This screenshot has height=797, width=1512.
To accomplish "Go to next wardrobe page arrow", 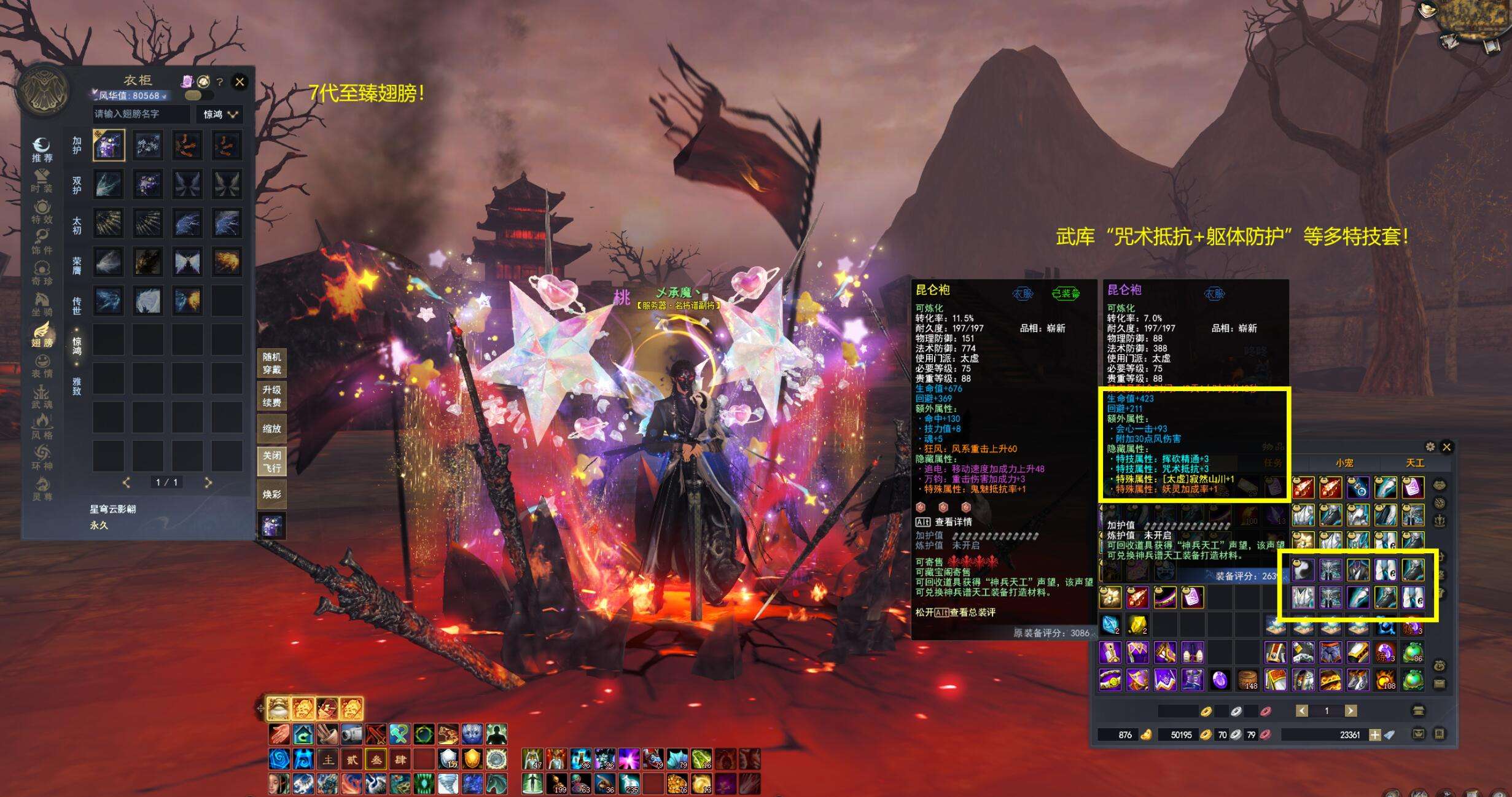I will [208, 483].
